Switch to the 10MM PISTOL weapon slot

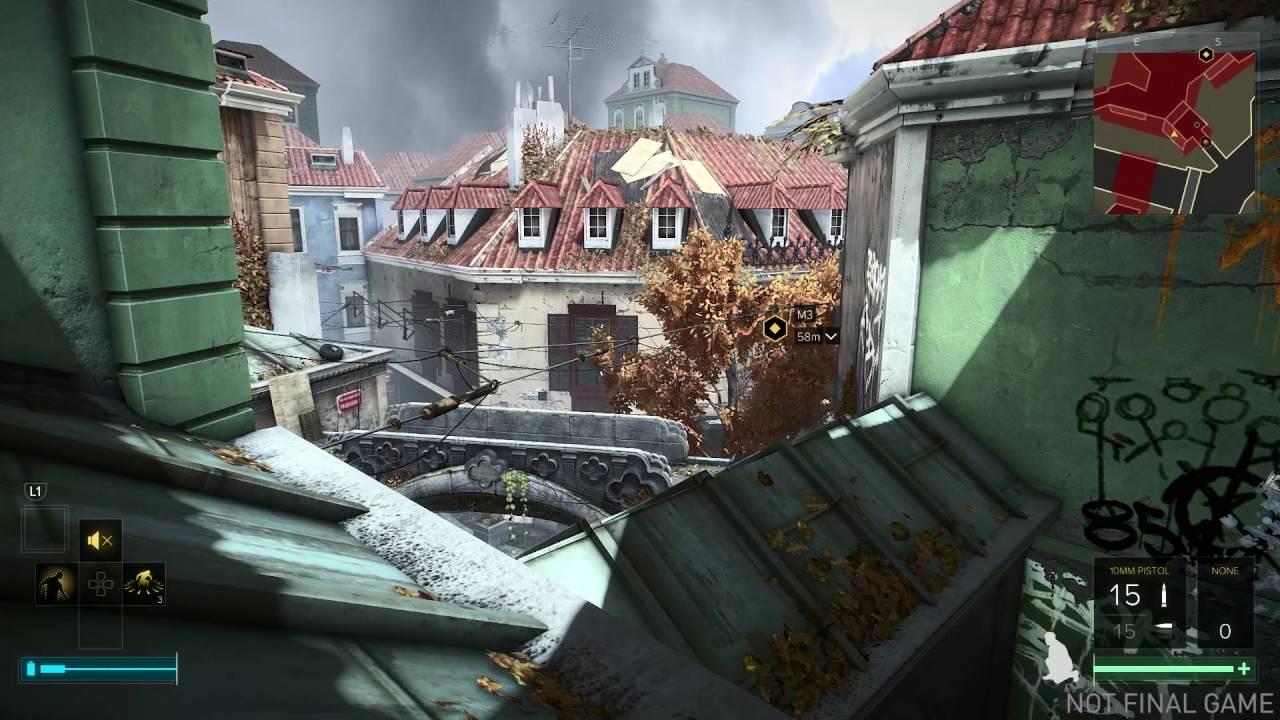1139,570
